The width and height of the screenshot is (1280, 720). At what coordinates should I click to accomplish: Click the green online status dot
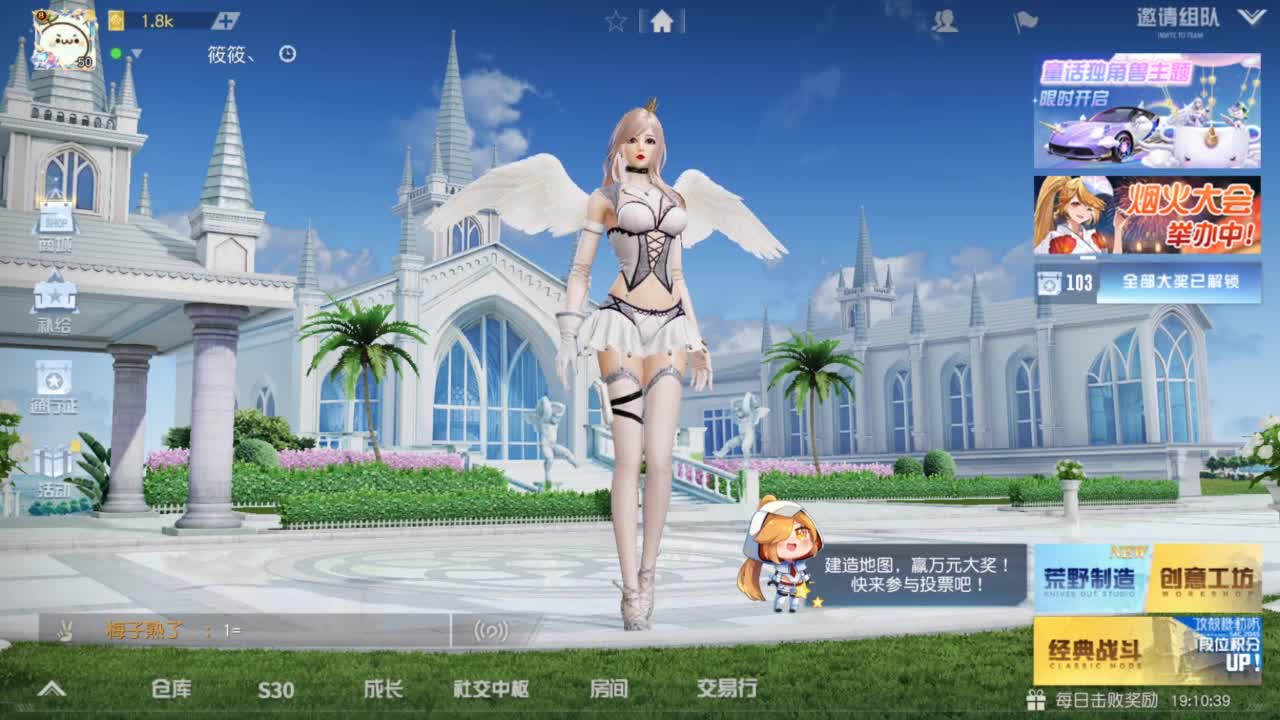point(116,54)
